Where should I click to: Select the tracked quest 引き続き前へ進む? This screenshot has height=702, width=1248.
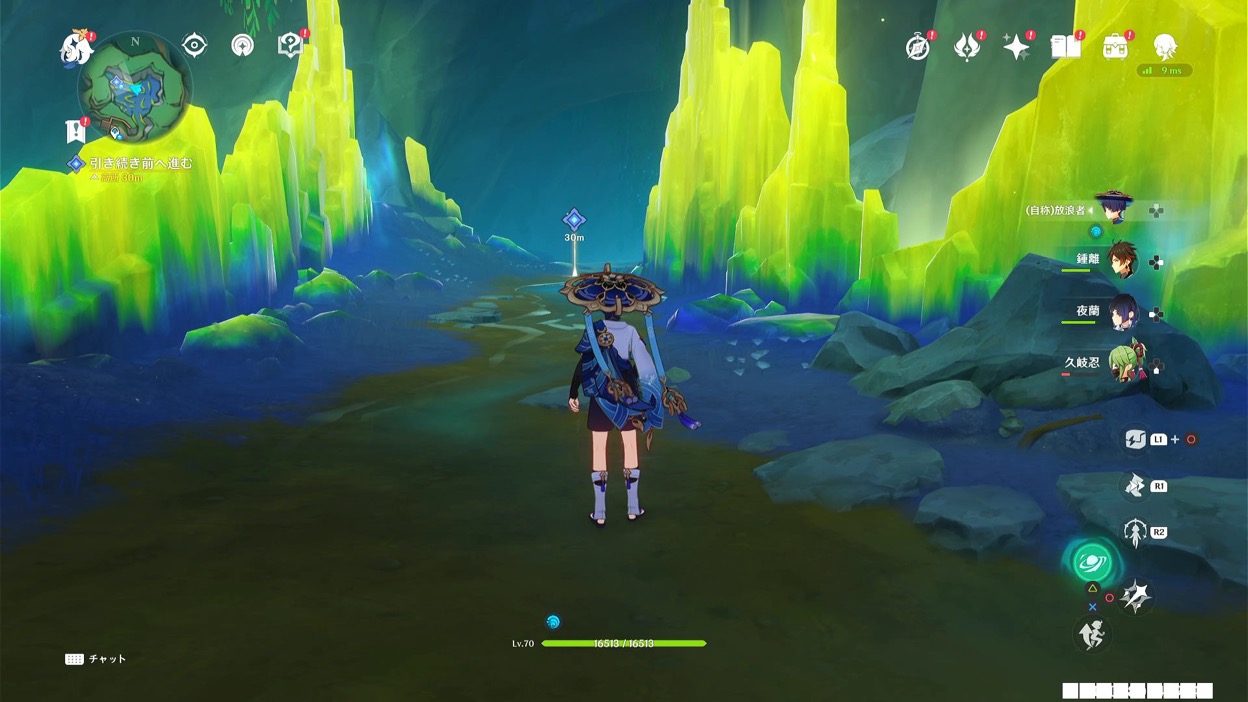coord(140,163)
